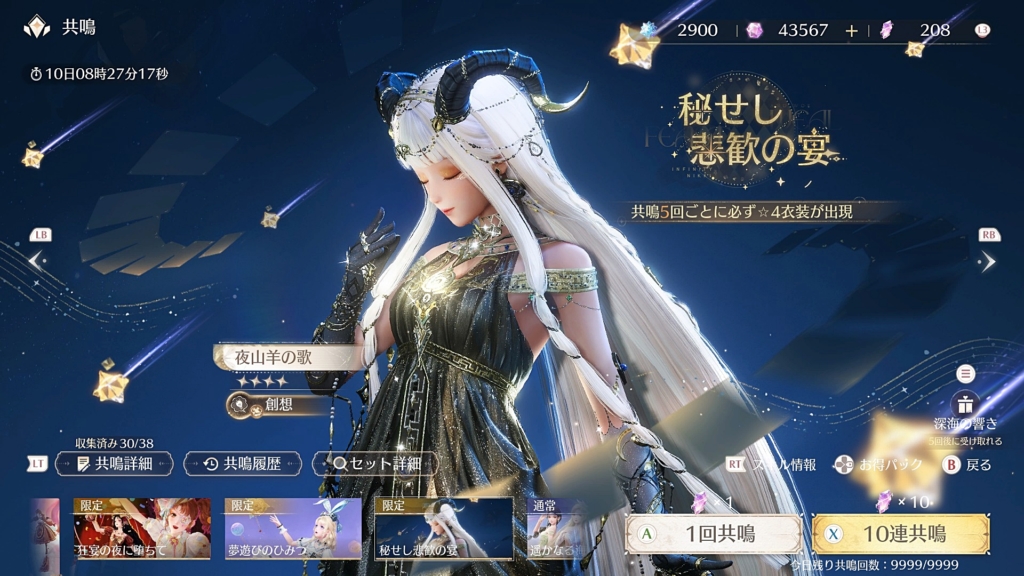1024x576 pixels.
Task: Go back with the 戻る button
Action: tap(968, 465)
